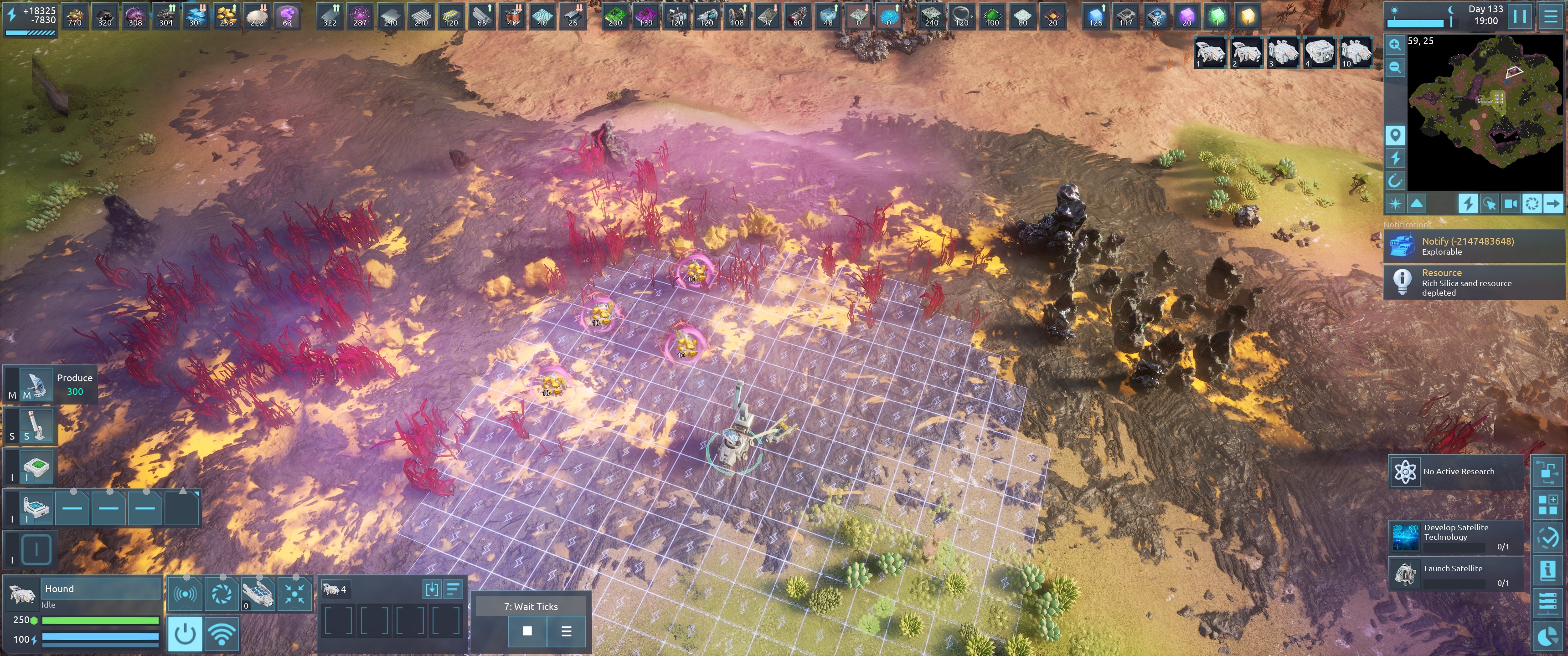This screenshot has height=656, width=1568.
Task: Select the Launch Satellite objective
Action: 1456,573
